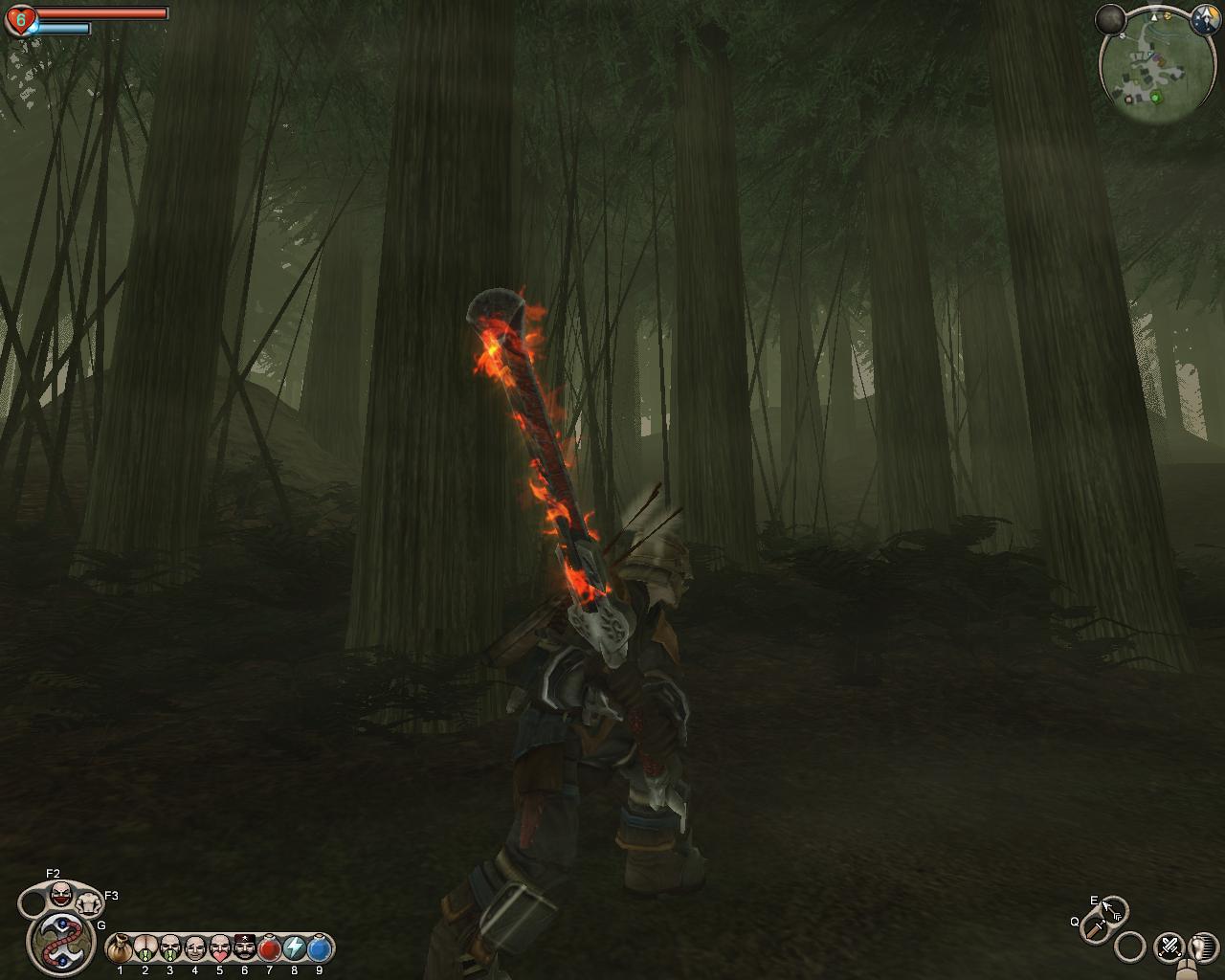
Task: Select the brown sack item slot
Action: coord(120,948)
